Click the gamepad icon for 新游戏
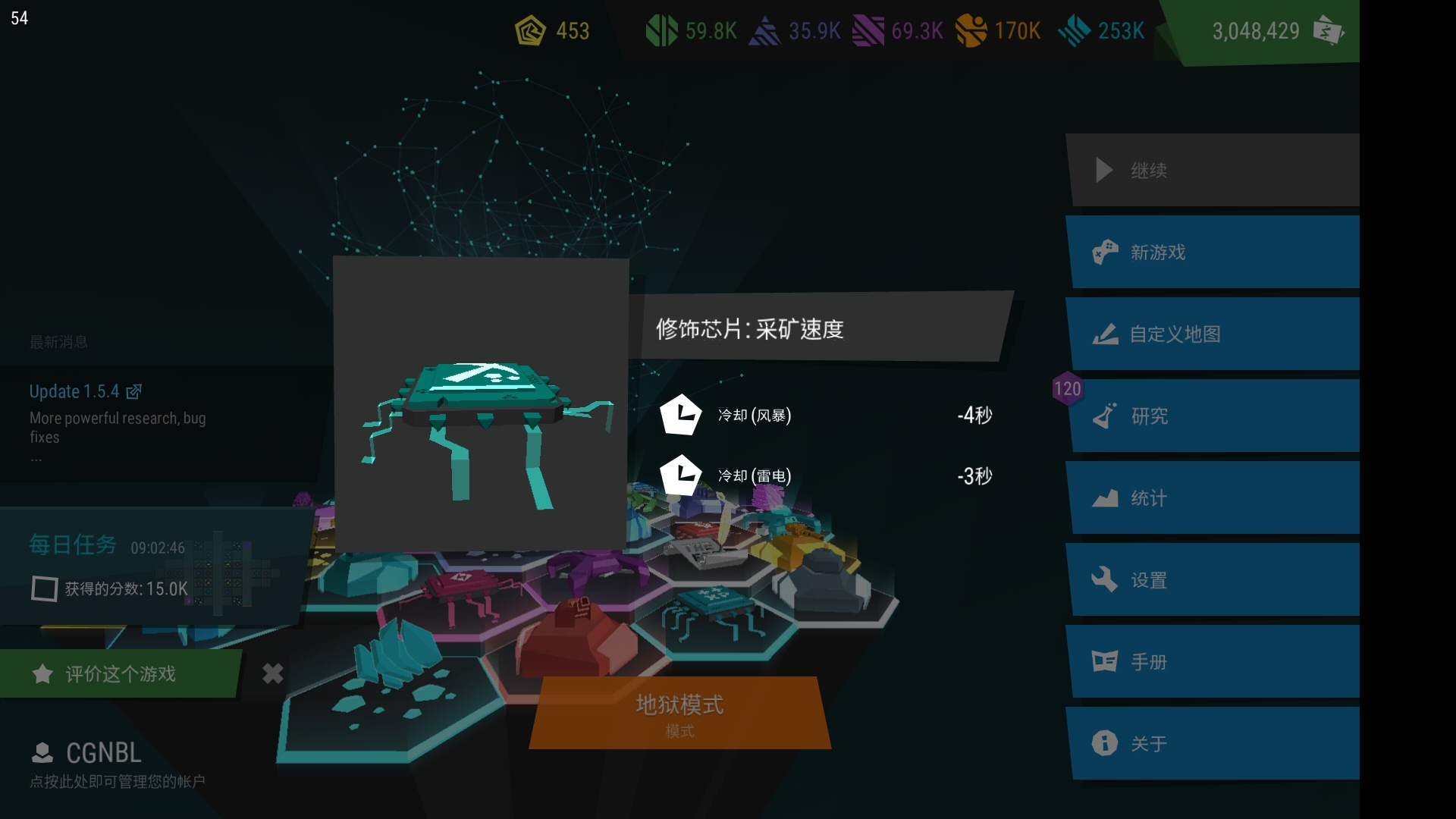Image resolution: width=1456 pixels, height=819 pixels. (x=1106, y=252)
